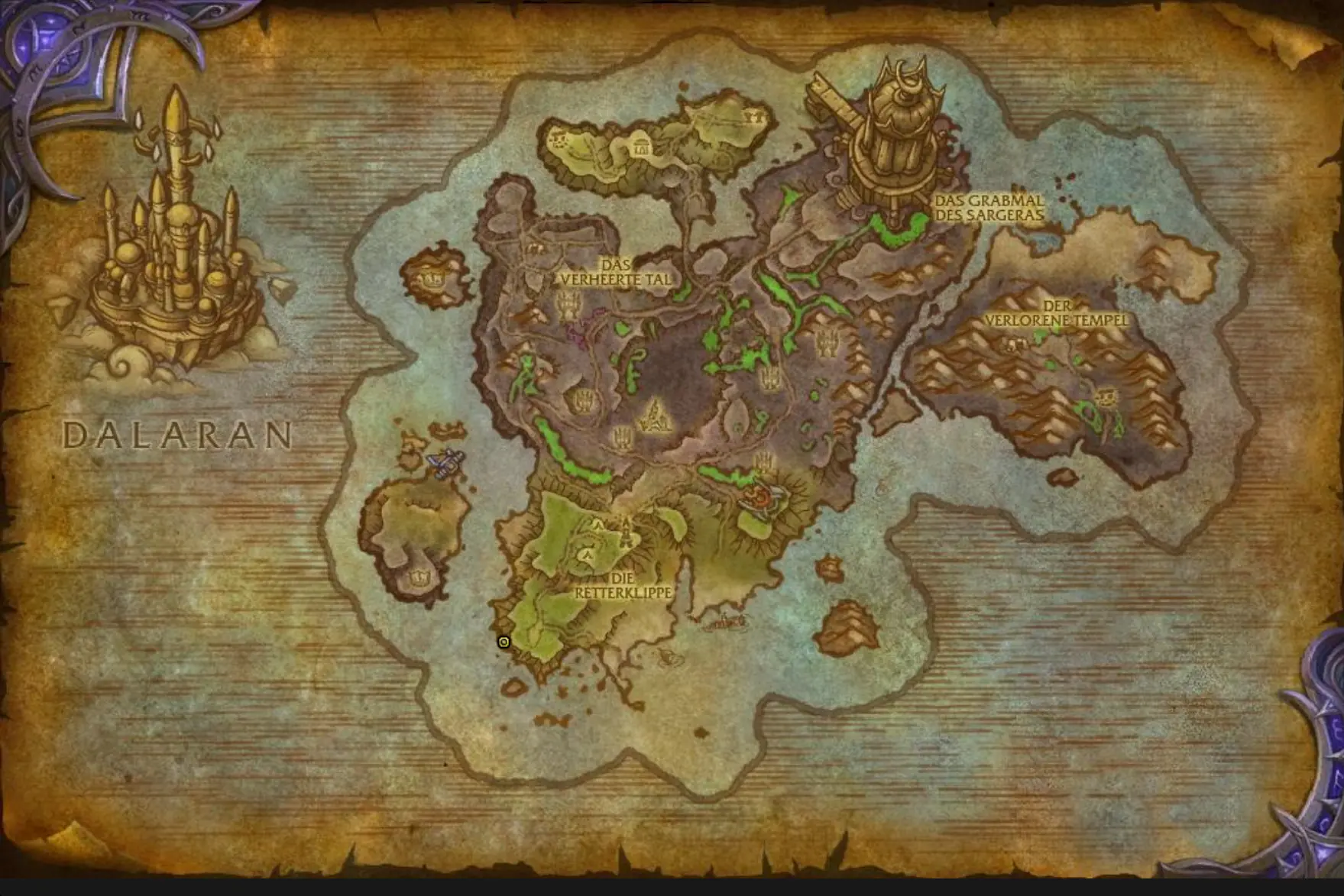The image size is (1344, 896).
Task: Click the small boat icon southeast of Die Retterklippe
Action: 724,623
